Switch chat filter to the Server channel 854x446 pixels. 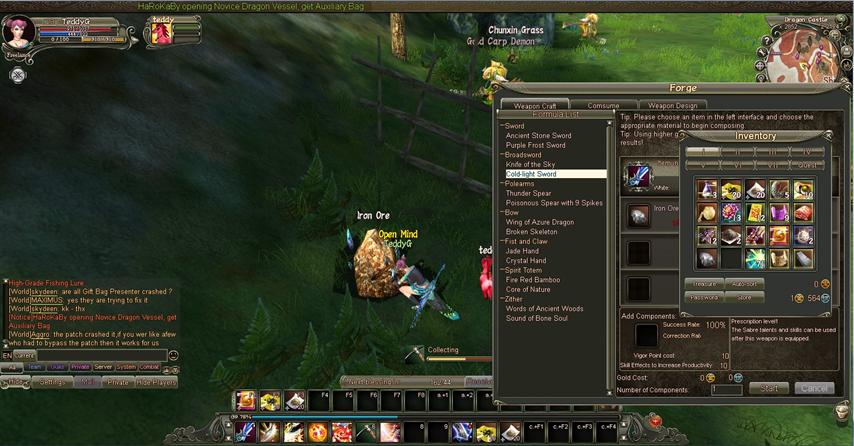(103, 367)
